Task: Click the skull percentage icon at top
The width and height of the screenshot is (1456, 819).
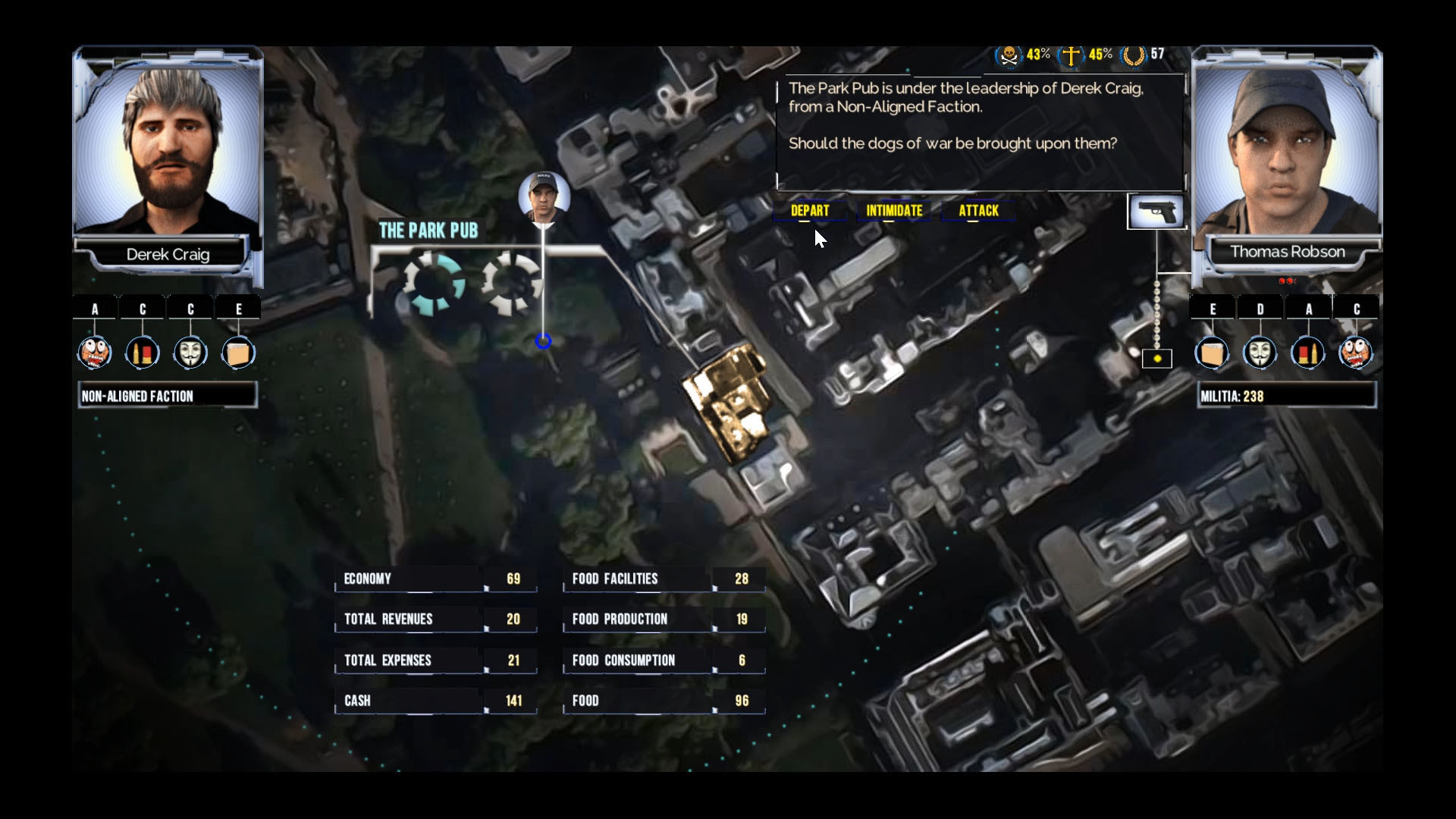Action: (x=1008, y=53)
